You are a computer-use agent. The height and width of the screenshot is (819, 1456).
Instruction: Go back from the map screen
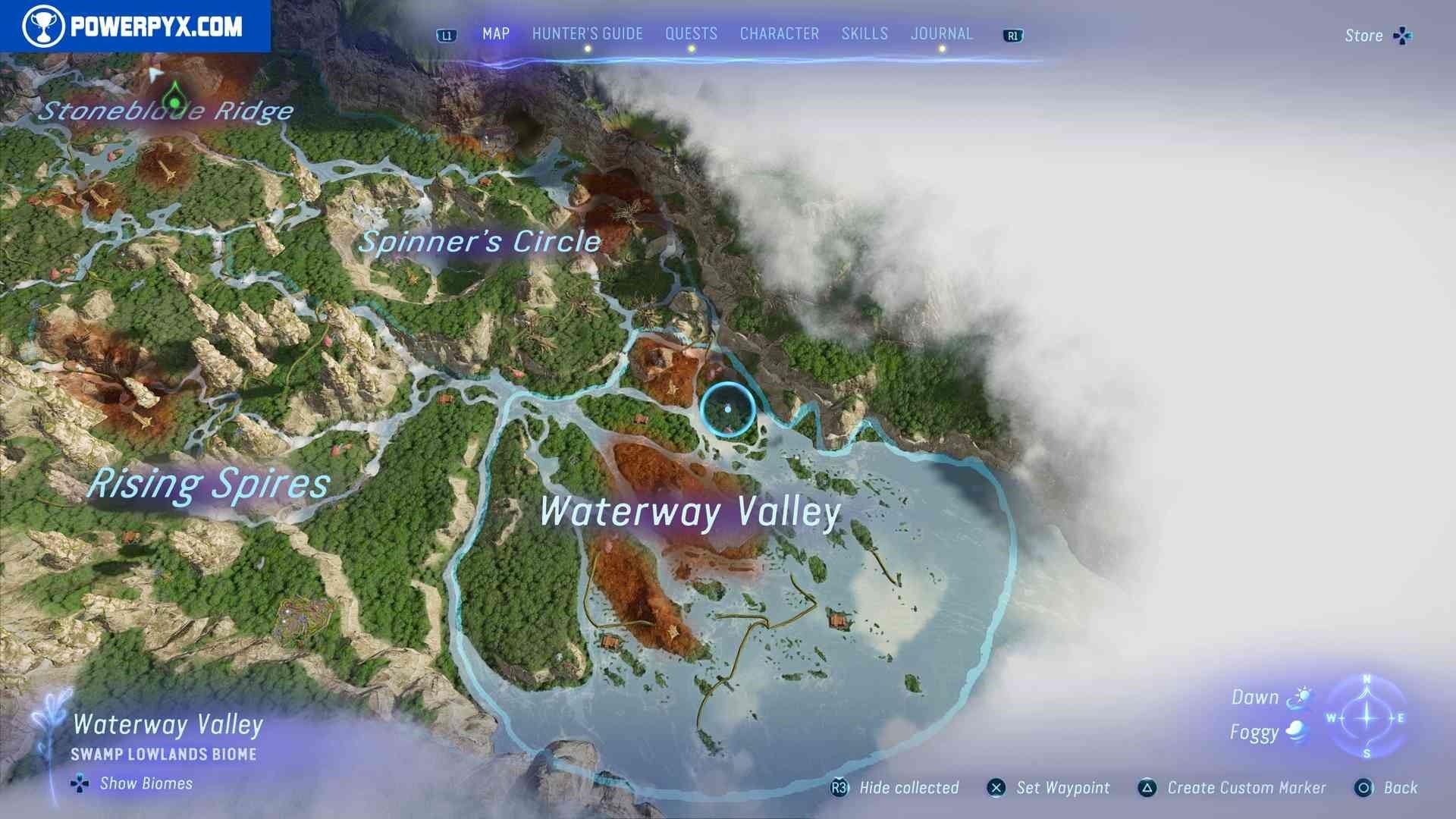[1386, 788]
